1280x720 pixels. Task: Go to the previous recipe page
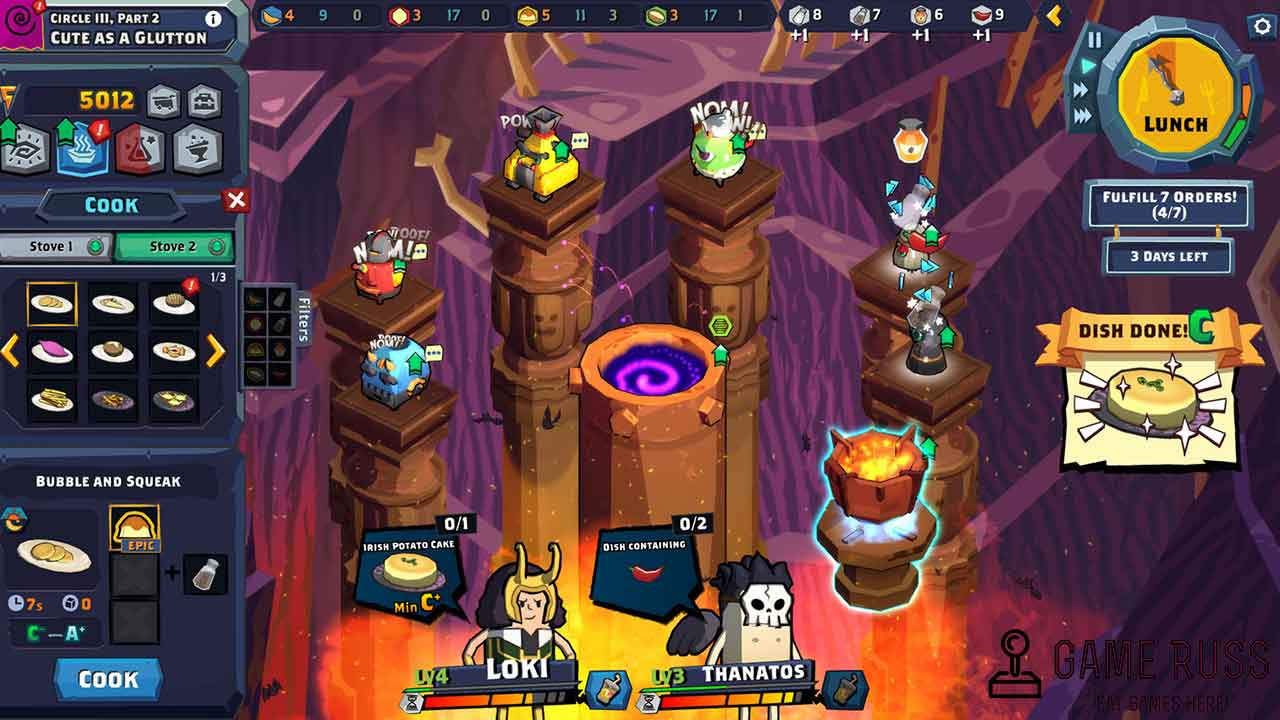(x=10, y=350)
